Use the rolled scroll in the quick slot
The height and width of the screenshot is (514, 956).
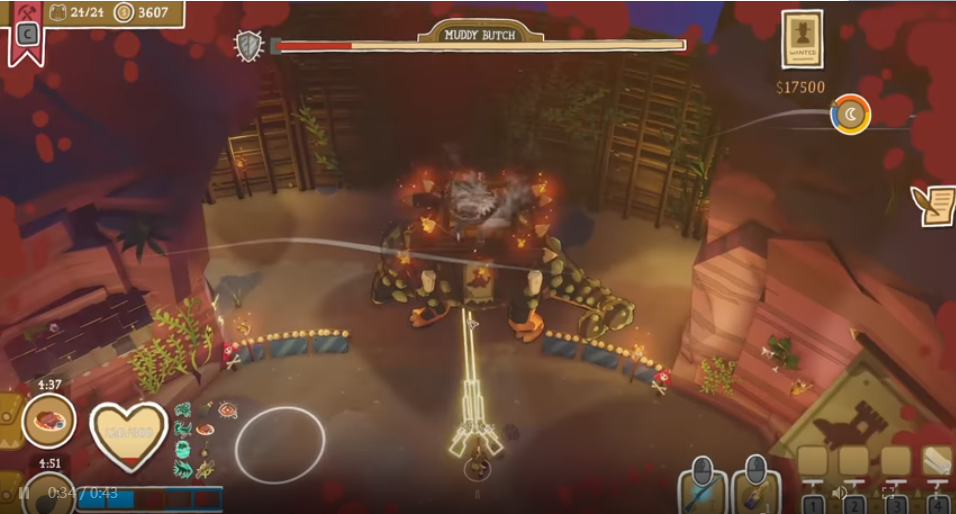click(937, 461)
